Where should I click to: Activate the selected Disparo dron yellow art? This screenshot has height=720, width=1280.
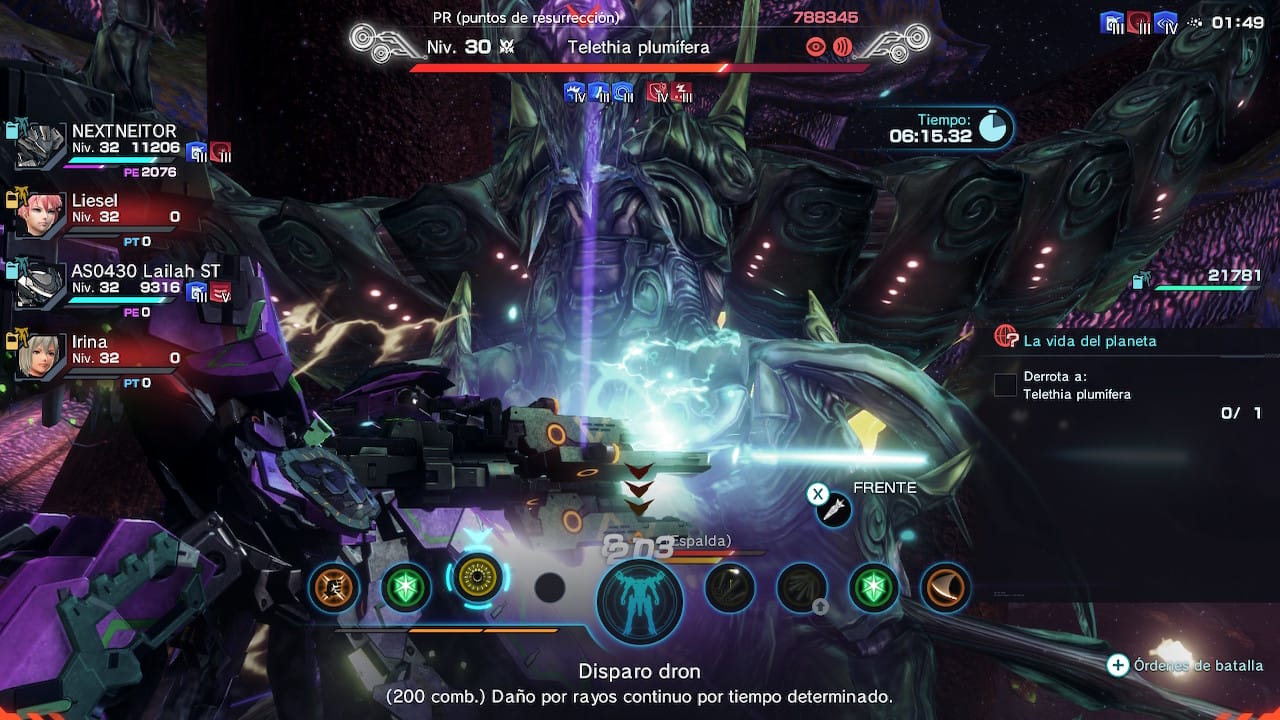tap(477, 578)
